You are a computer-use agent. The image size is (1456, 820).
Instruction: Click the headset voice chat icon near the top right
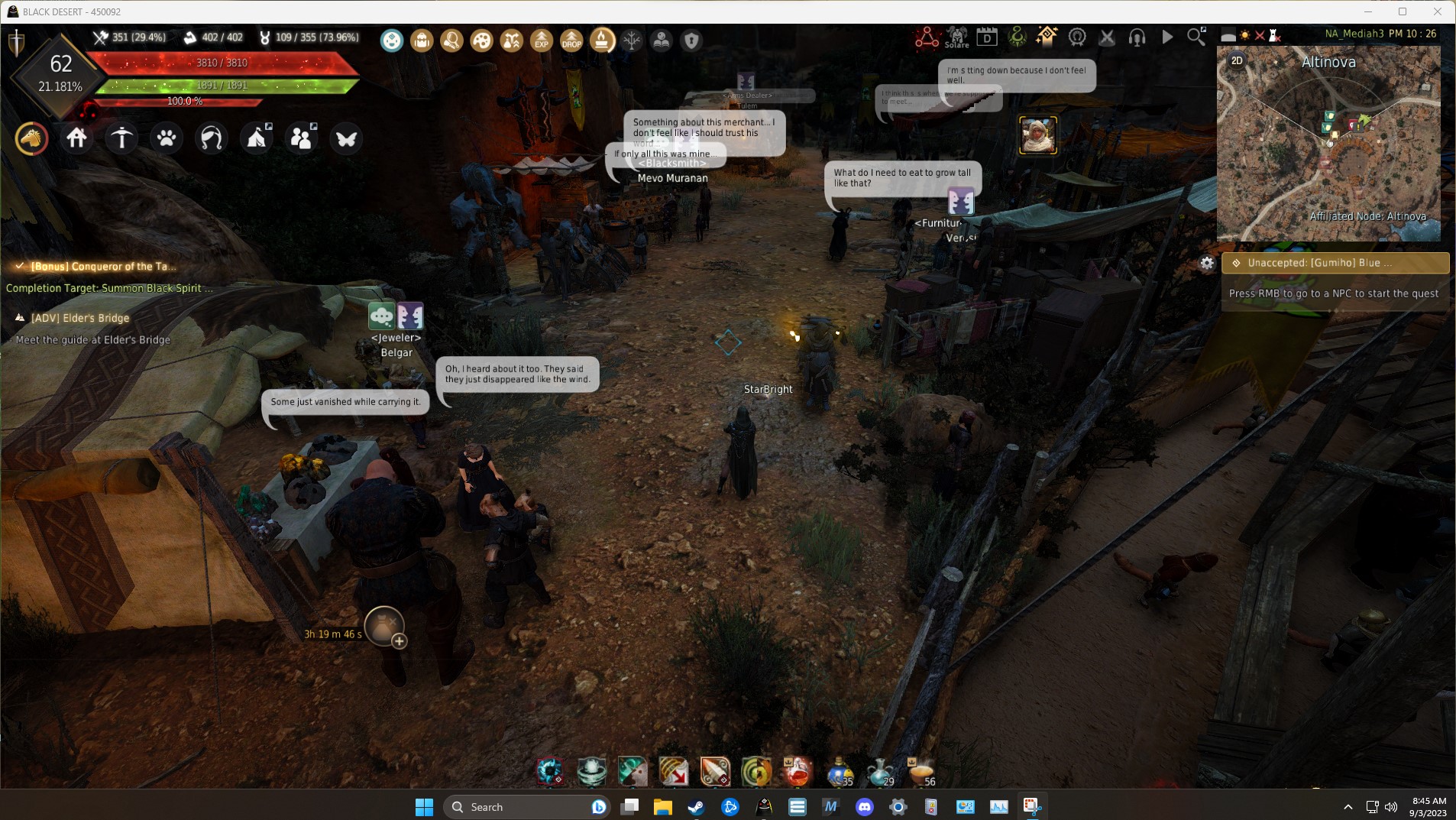point(1136,37)
